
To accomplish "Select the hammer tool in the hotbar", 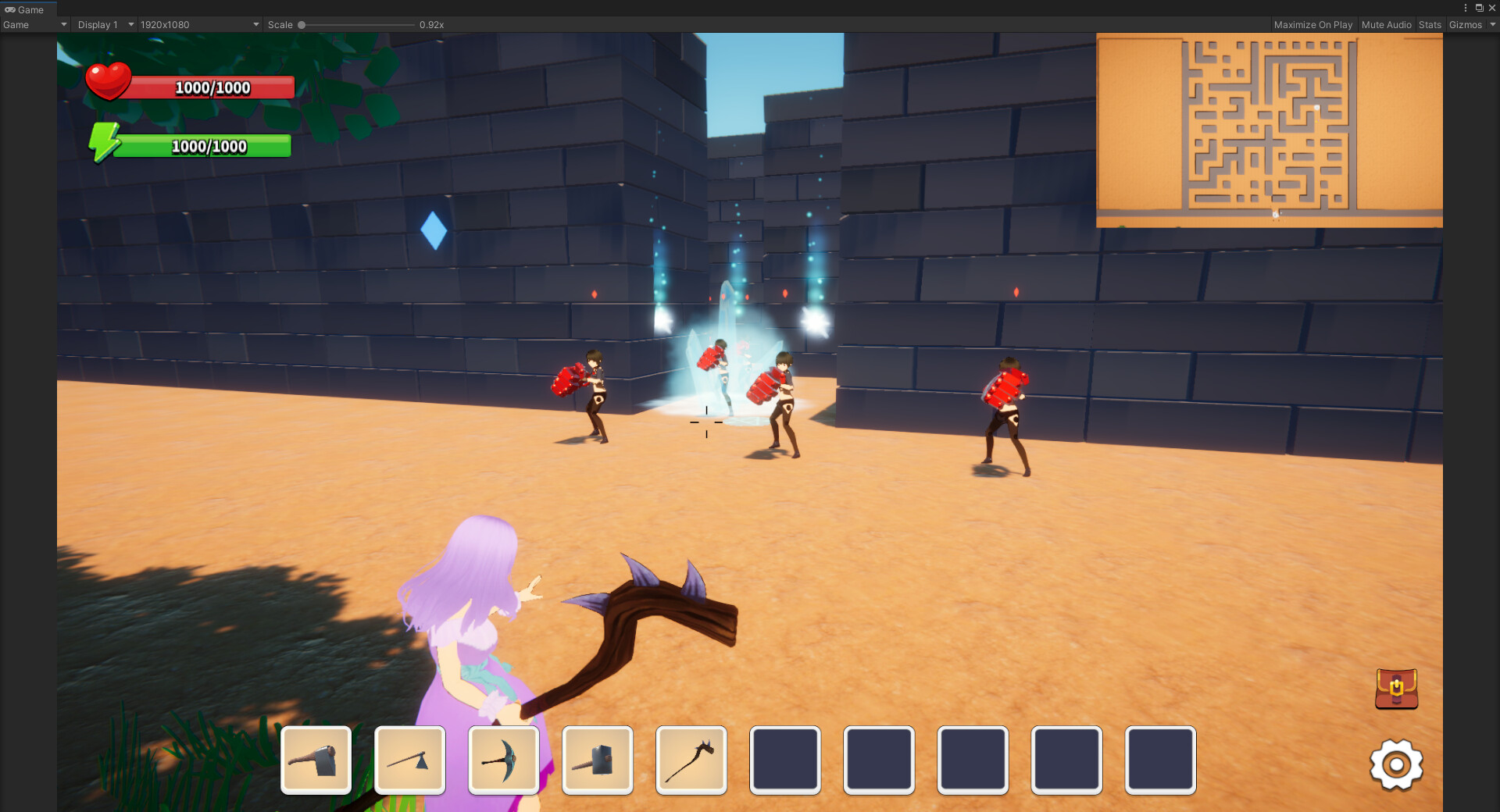I will (x=598, y=760).
